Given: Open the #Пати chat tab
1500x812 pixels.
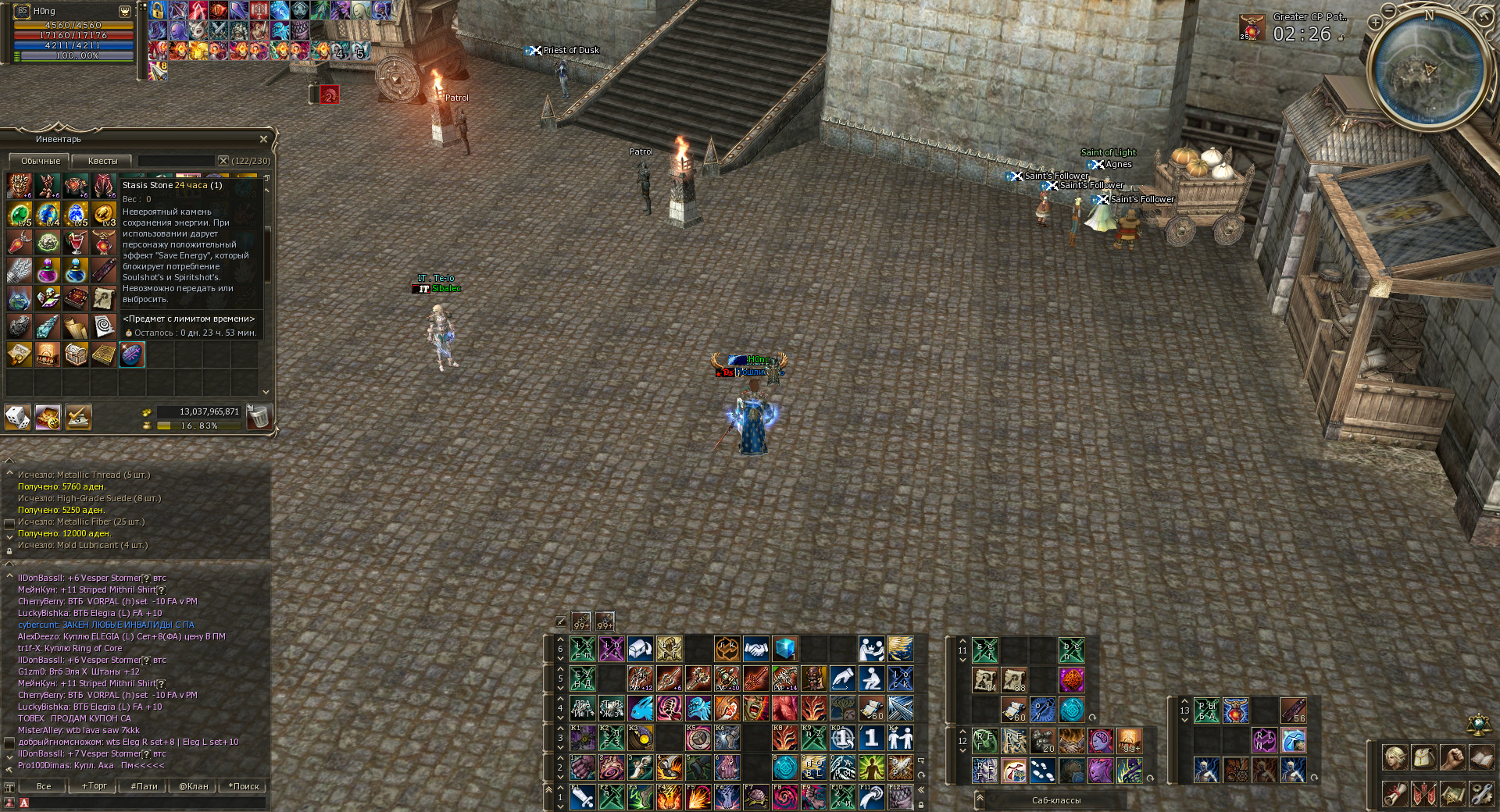Looking at the screenshot, I should tap(144, 786).
